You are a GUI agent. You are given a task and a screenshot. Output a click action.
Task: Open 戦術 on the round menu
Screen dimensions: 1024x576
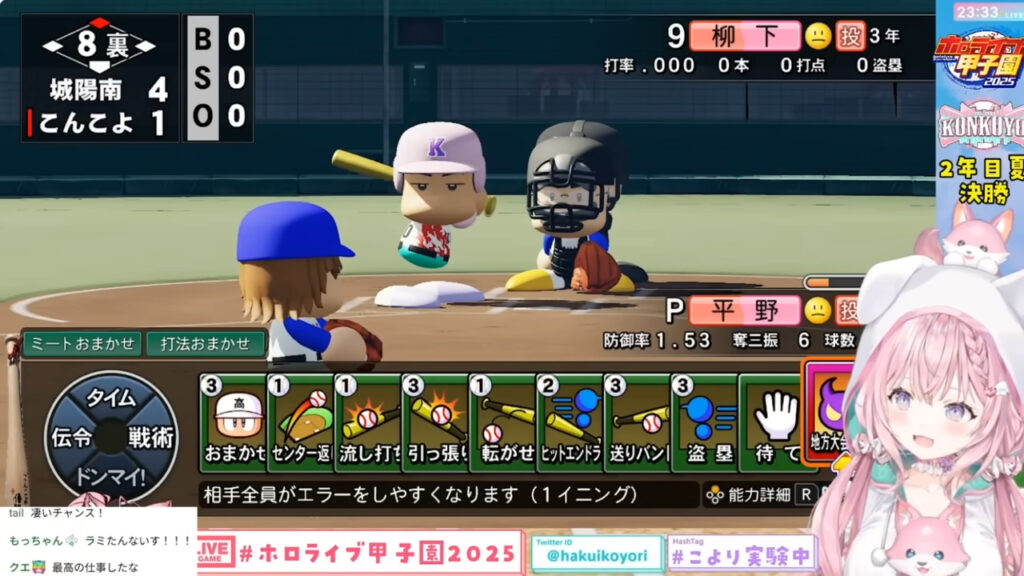tap(152, 437)
